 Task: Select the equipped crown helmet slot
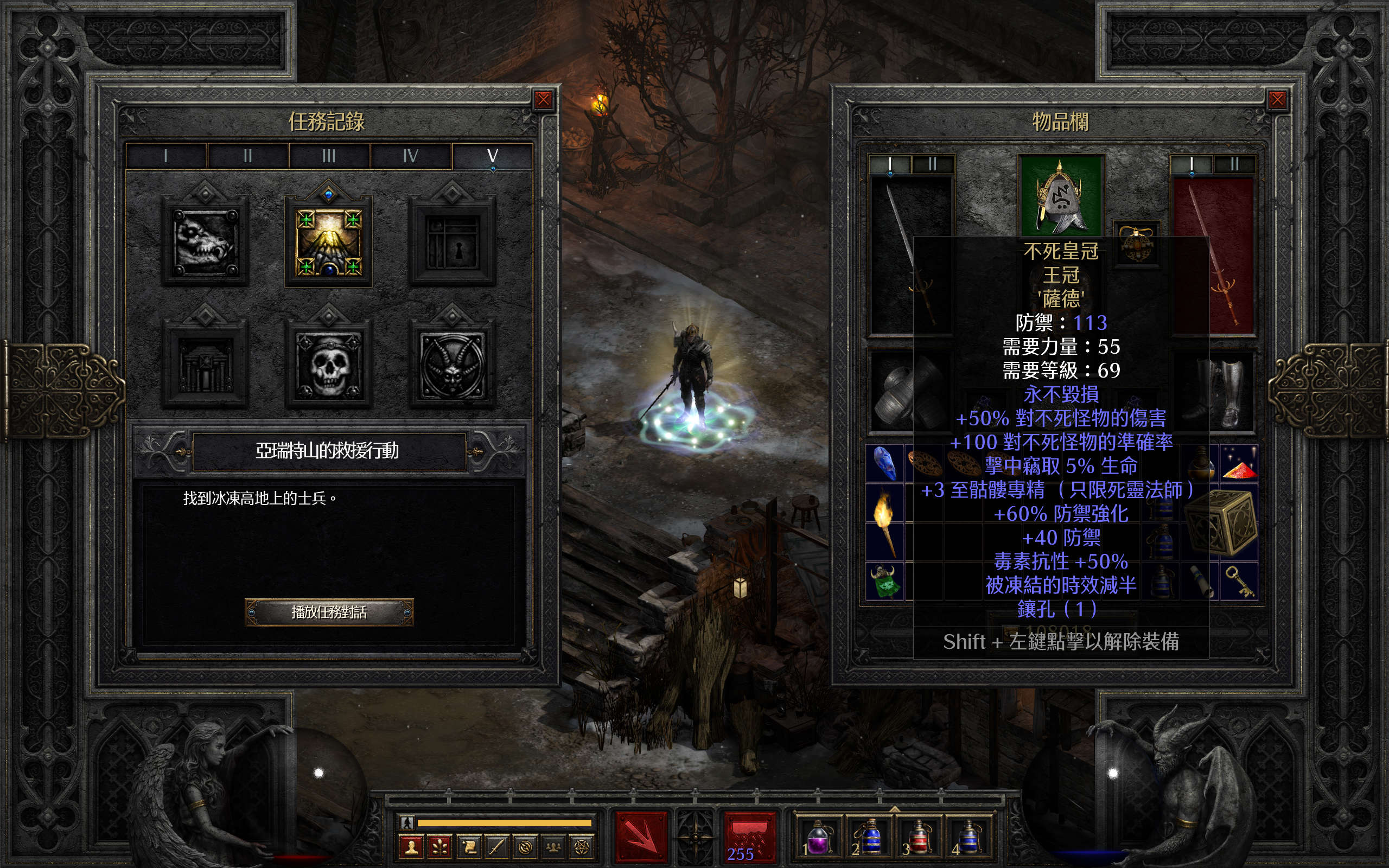tap(1061, 195)
